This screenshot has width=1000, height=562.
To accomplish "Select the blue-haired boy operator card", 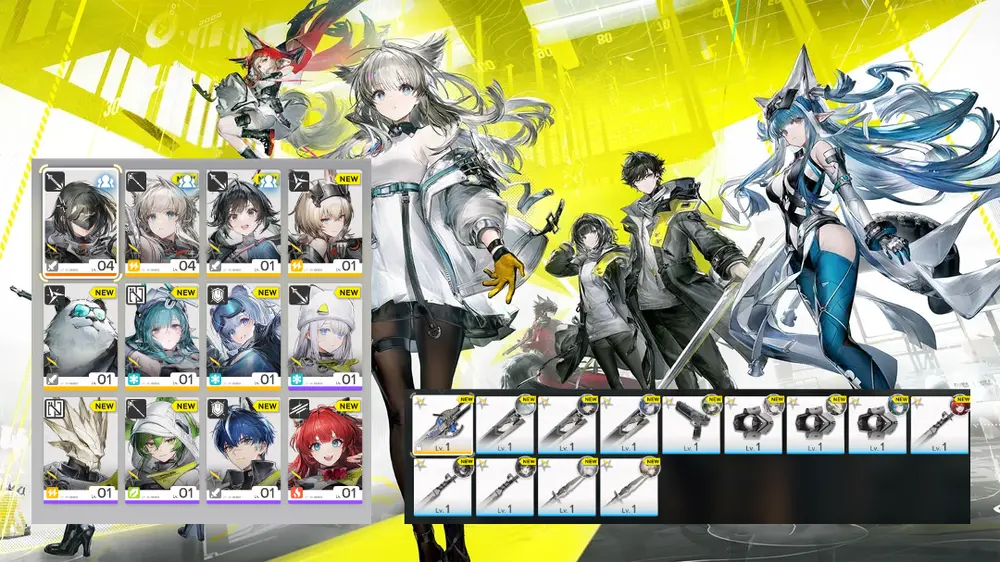I will click(x=243, y=450).
